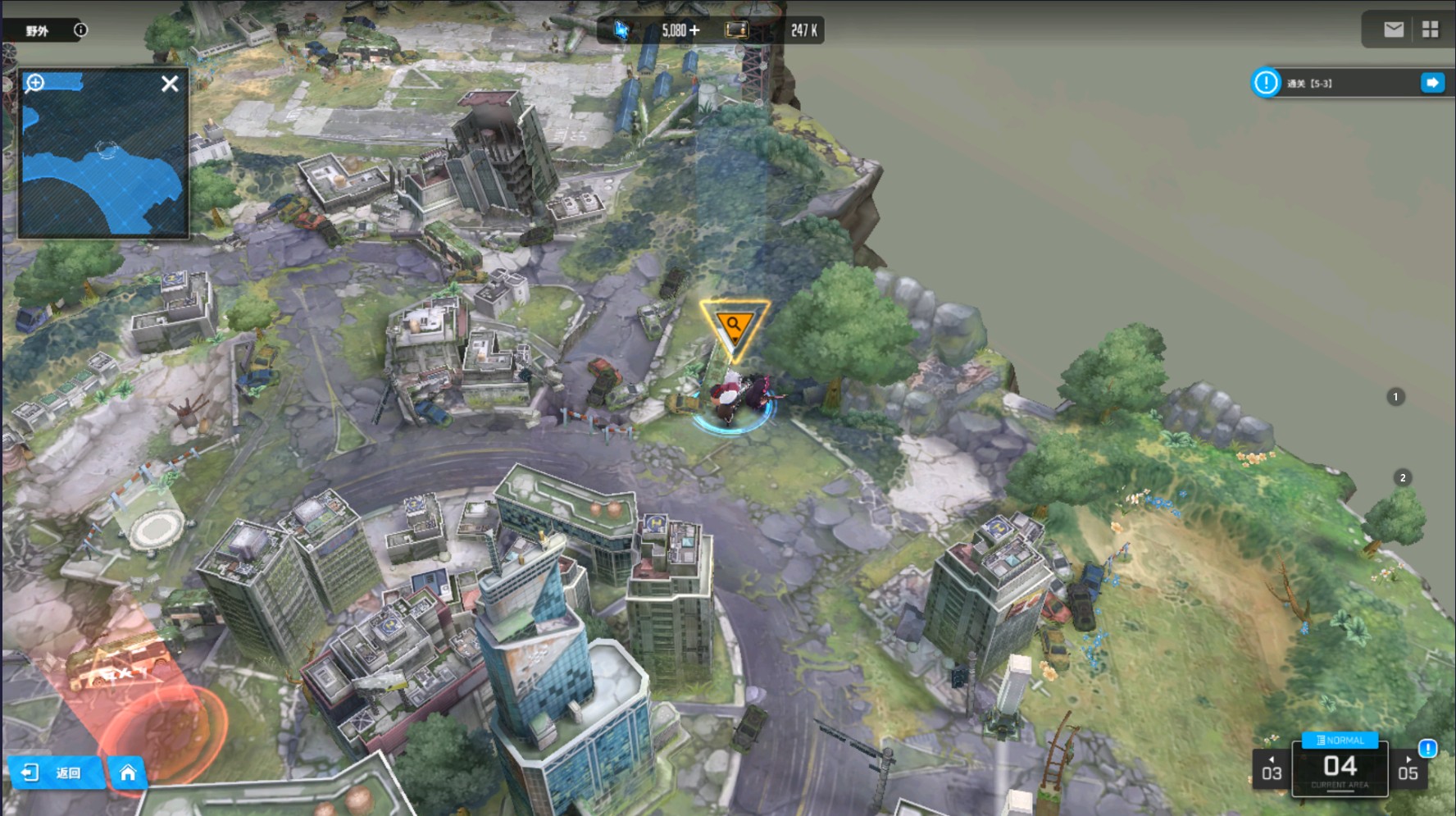
Task: Open the mail inbox envelope icon
Action: (1393, 30)
